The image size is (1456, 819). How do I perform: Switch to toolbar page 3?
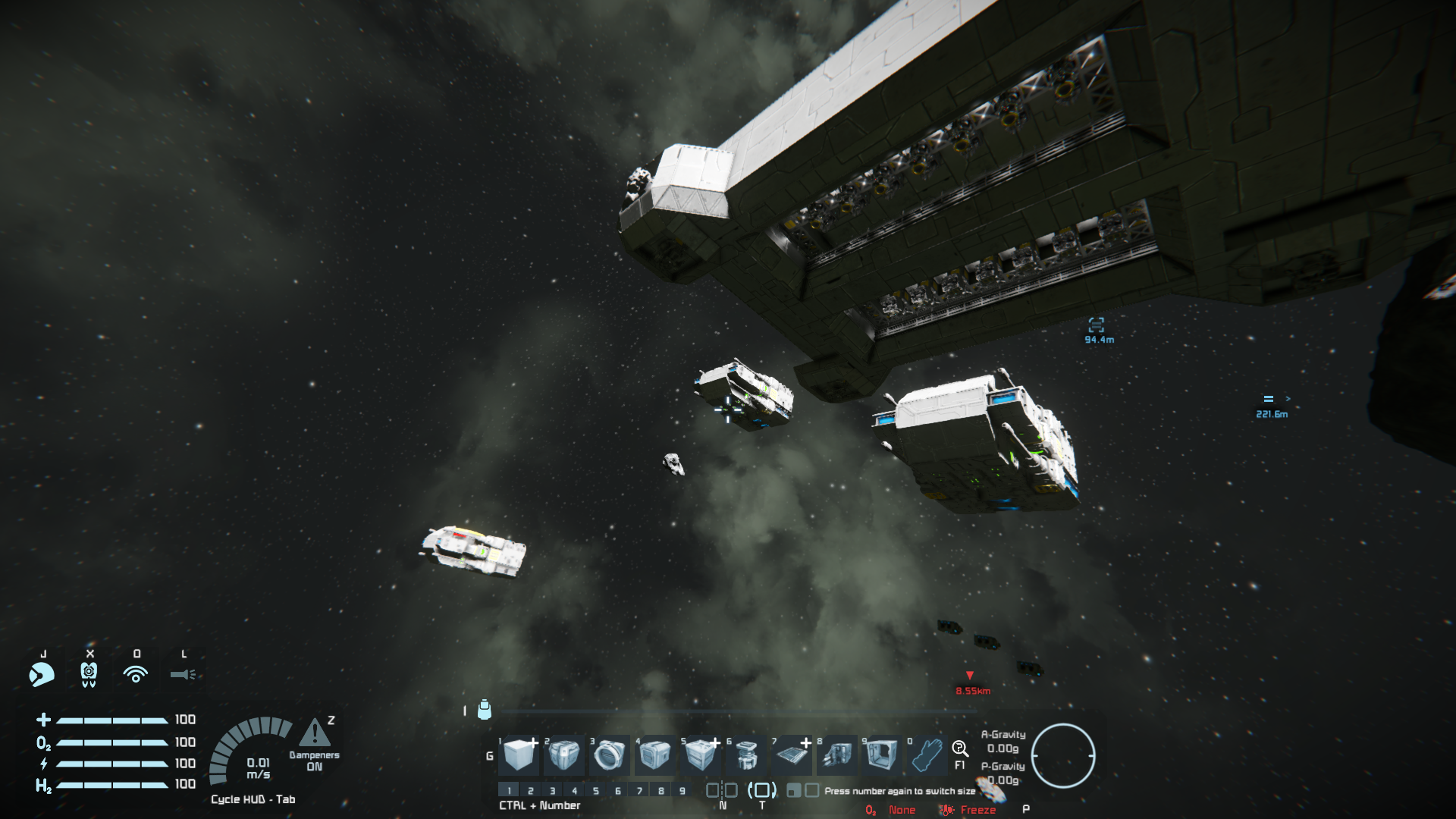point(552,790)
